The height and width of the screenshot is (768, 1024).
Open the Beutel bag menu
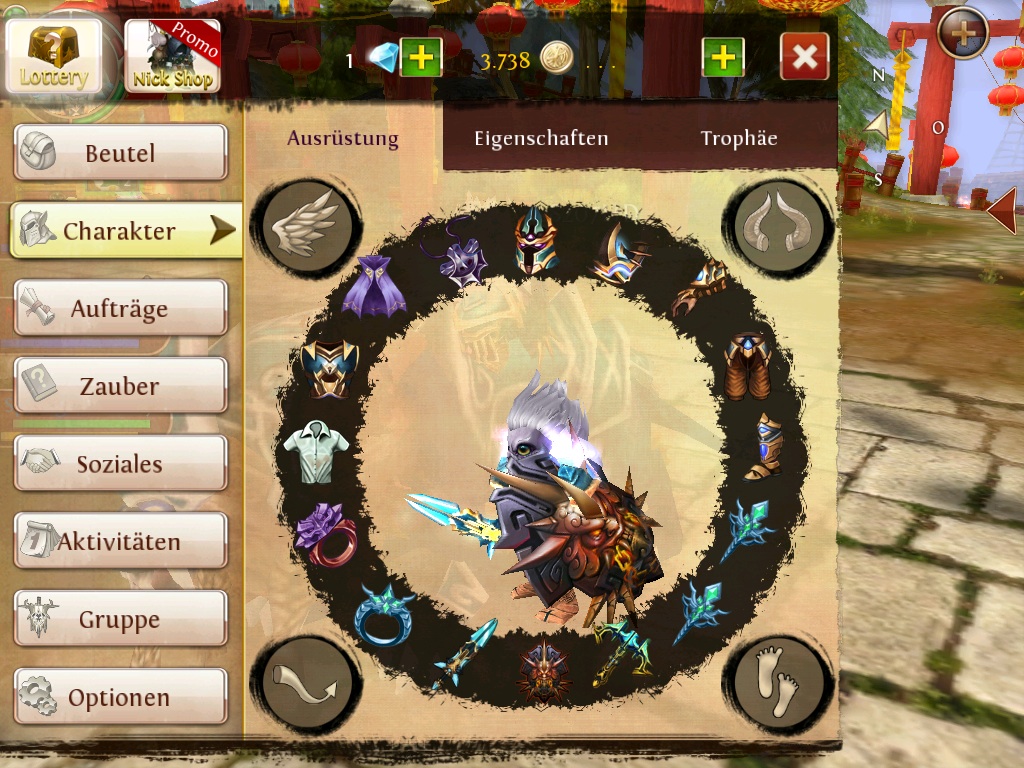coord(121,153)
